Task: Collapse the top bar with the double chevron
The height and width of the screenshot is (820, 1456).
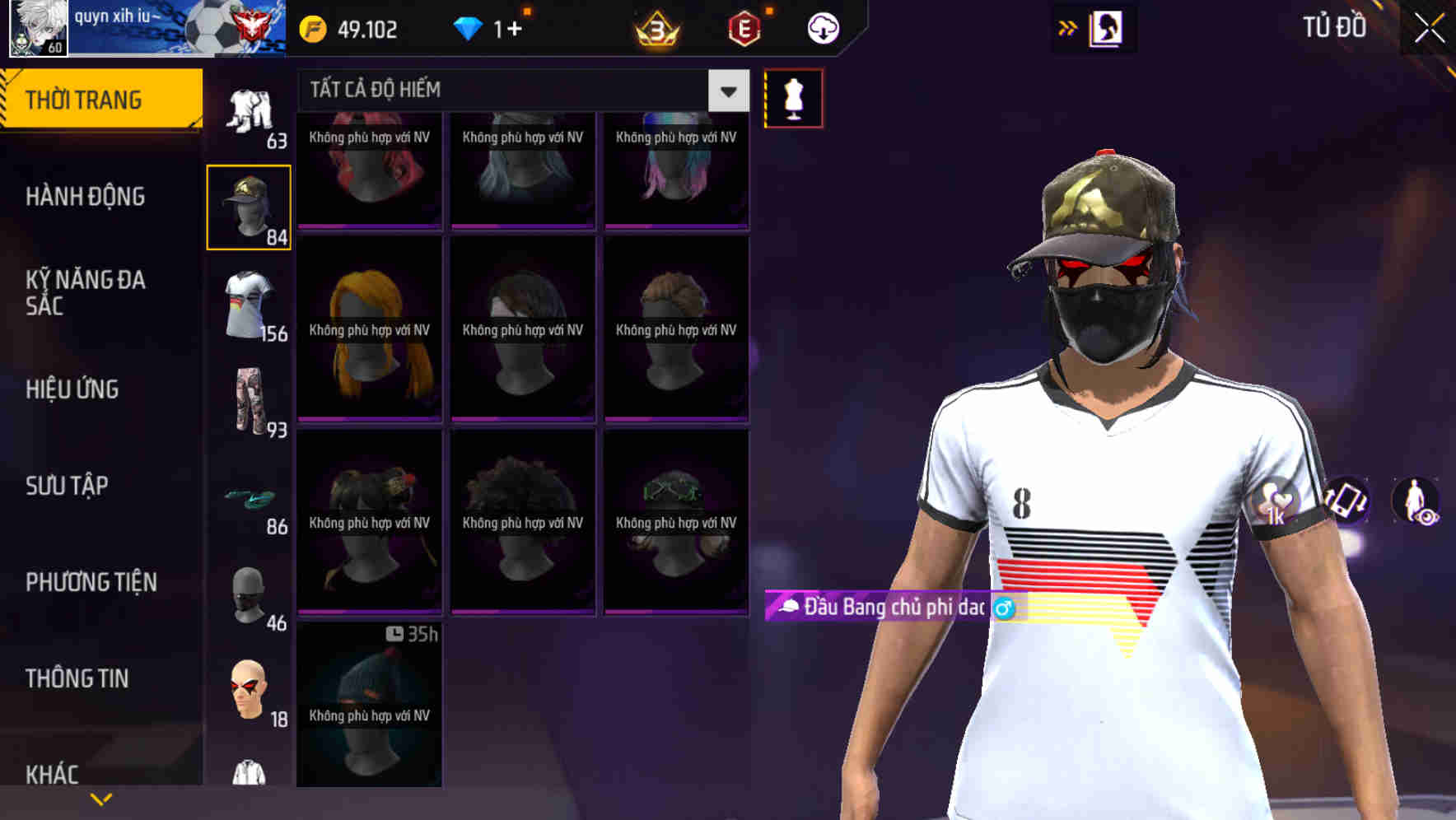Action: (1068, 27)
